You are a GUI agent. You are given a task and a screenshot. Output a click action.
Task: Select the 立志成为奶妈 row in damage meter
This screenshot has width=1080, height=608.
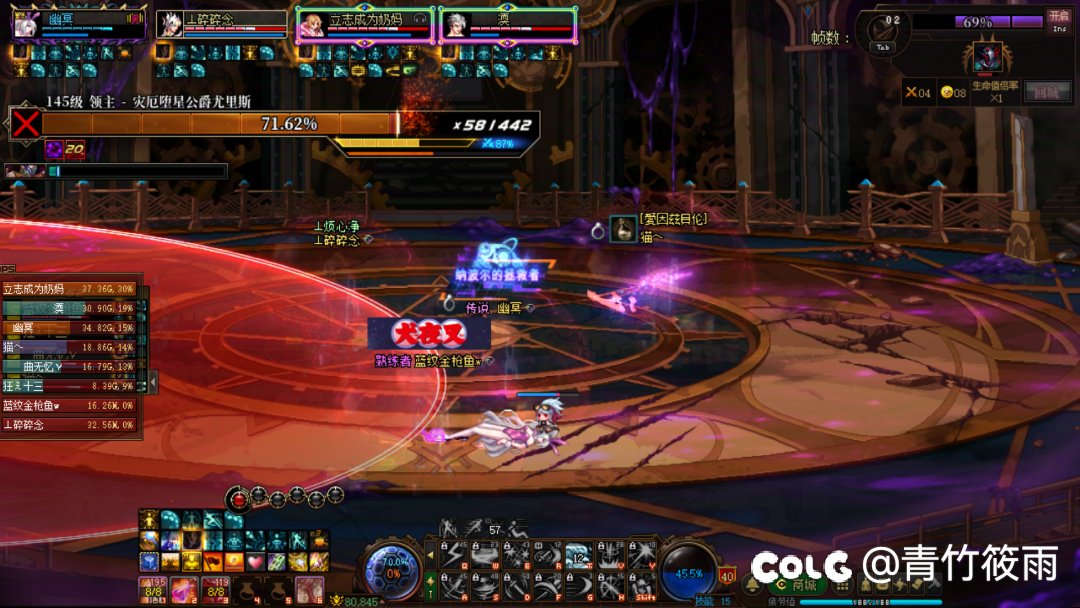point(70,289)
